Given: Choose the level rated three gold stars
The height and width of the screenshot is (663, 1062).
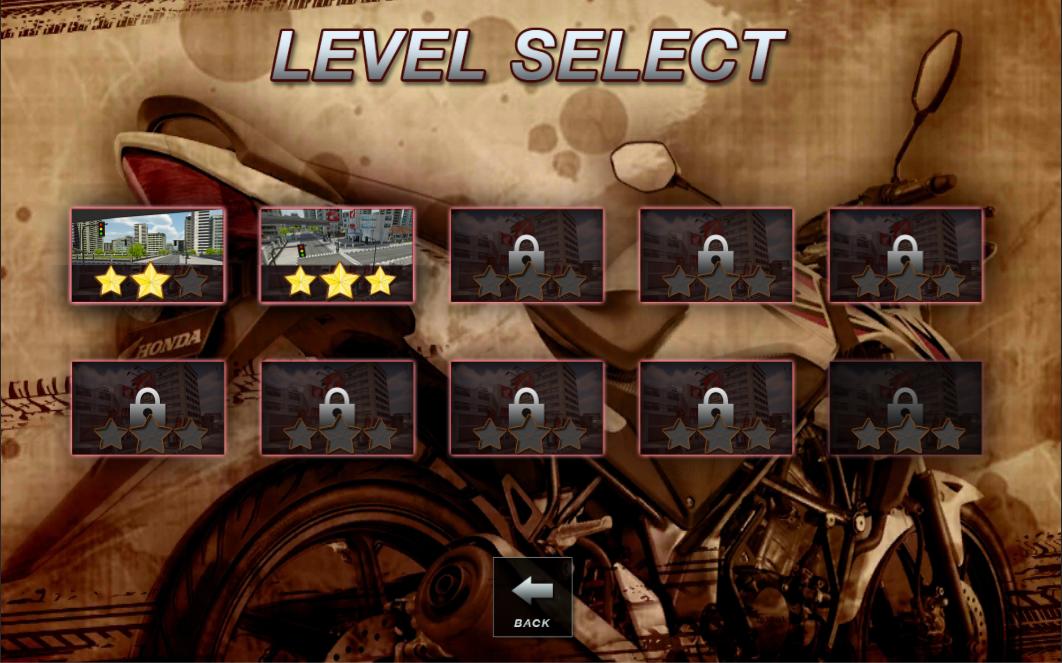Looking at the screenshot, I should pos(337,254).
